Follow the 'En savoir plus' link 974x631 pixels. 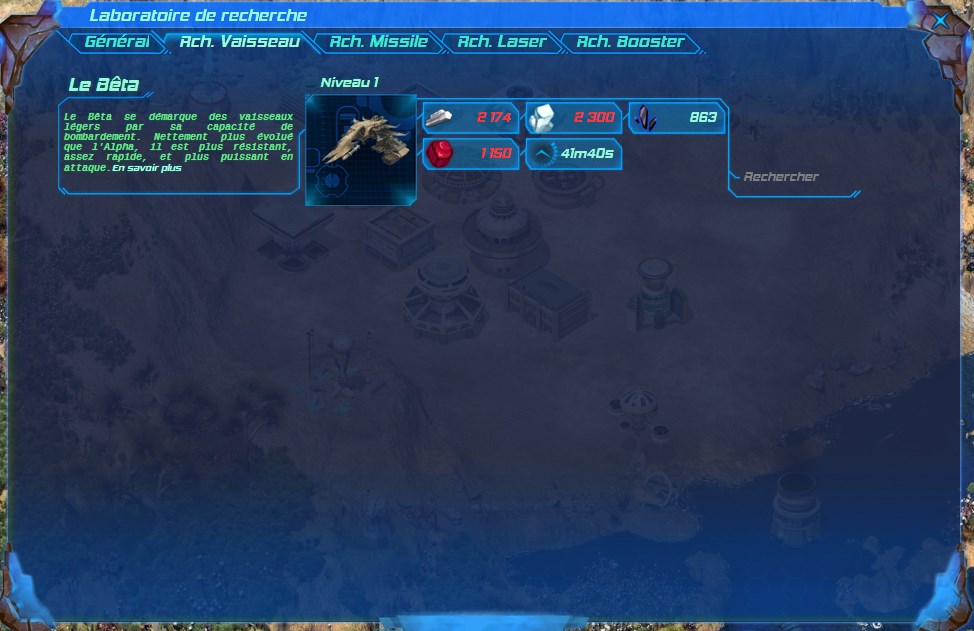(147, 168)
